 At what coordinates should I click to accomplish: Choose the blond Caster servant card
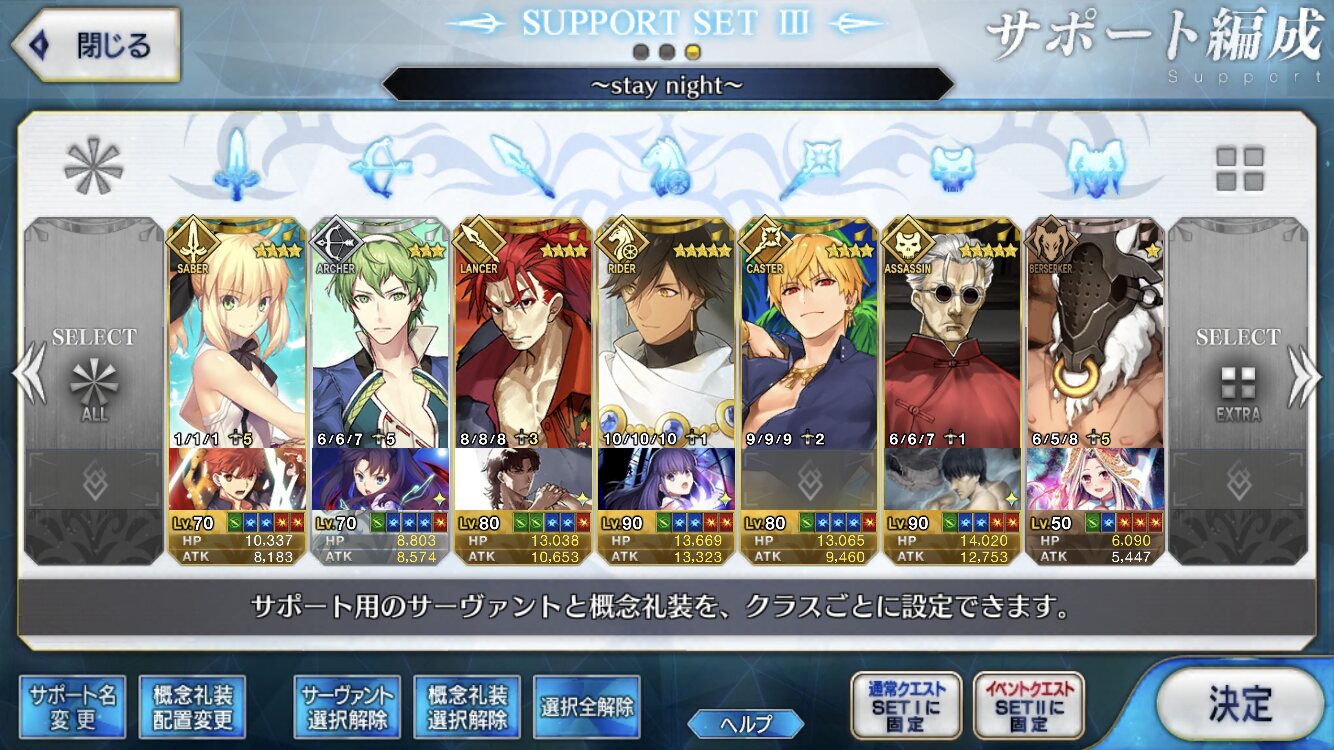[809, 335]
